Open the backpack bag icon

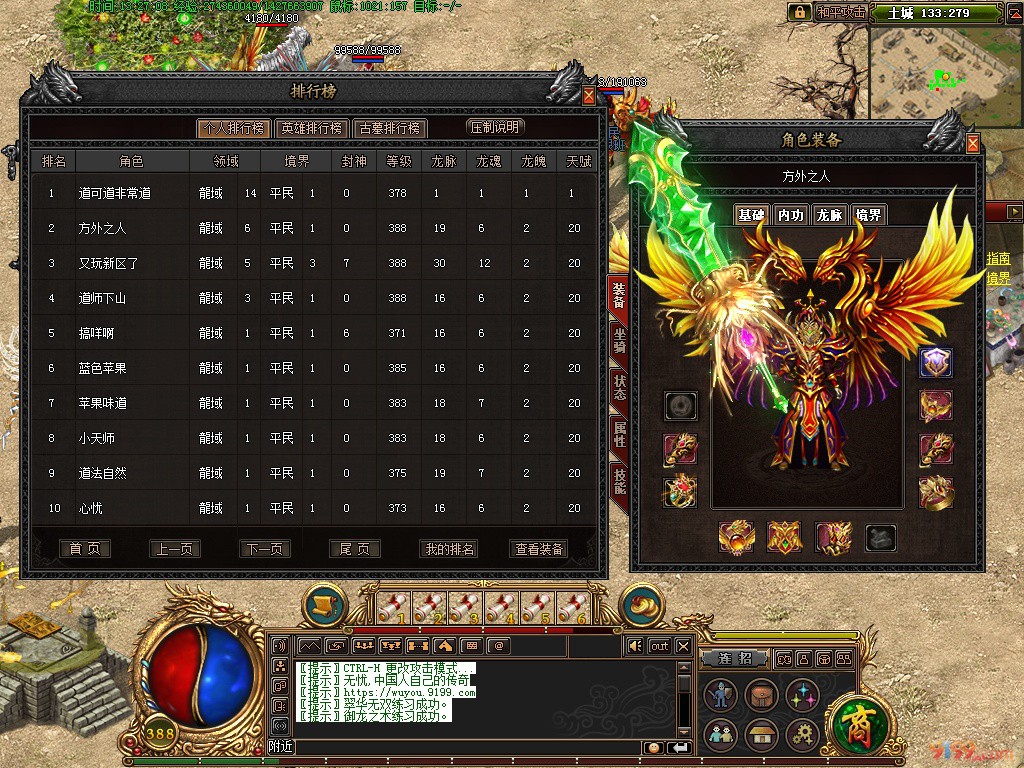coord(762,696)
